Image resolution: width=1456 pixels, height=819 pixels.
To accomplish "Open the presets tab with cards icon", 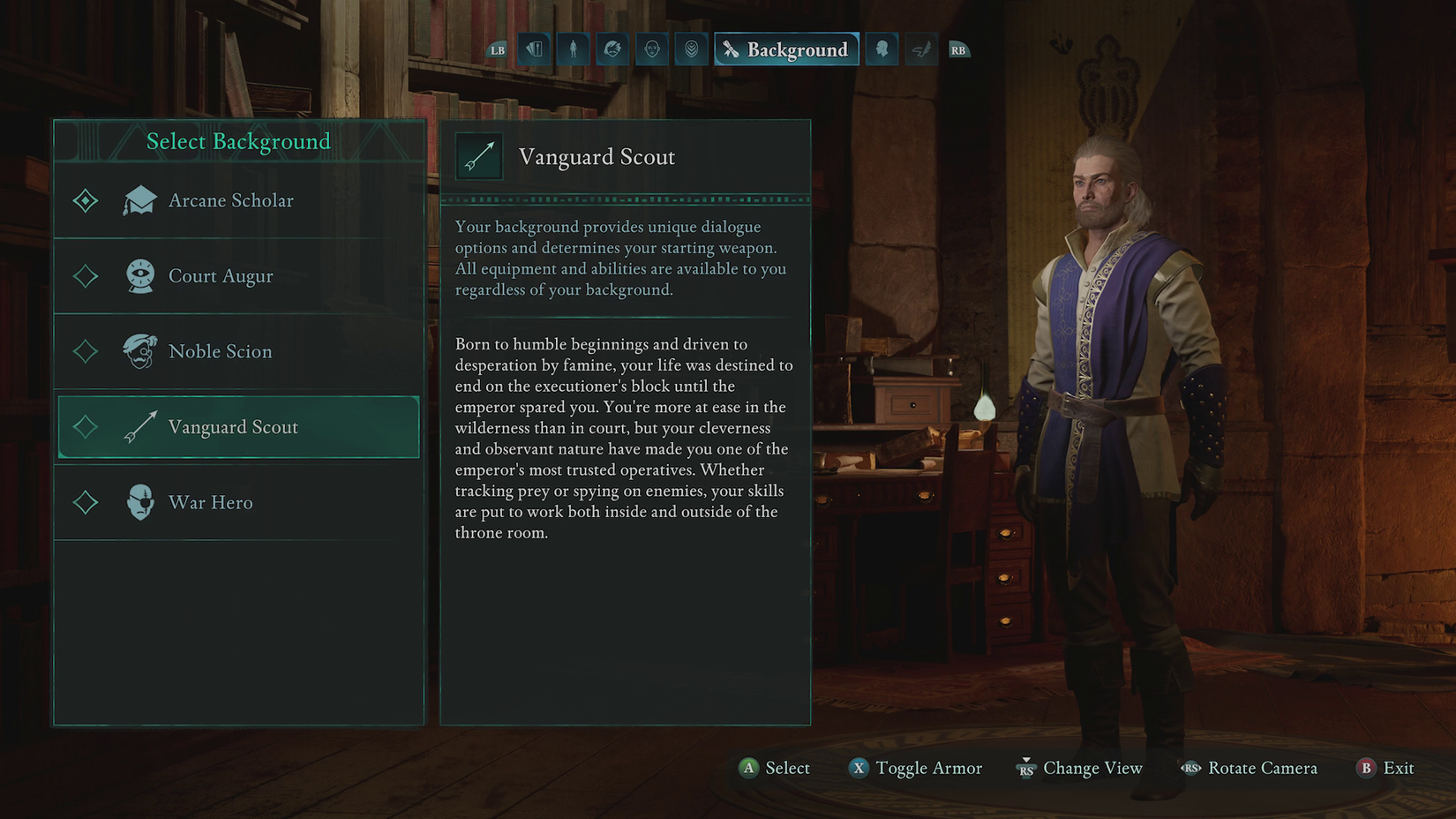I will [x=534, y=49].
